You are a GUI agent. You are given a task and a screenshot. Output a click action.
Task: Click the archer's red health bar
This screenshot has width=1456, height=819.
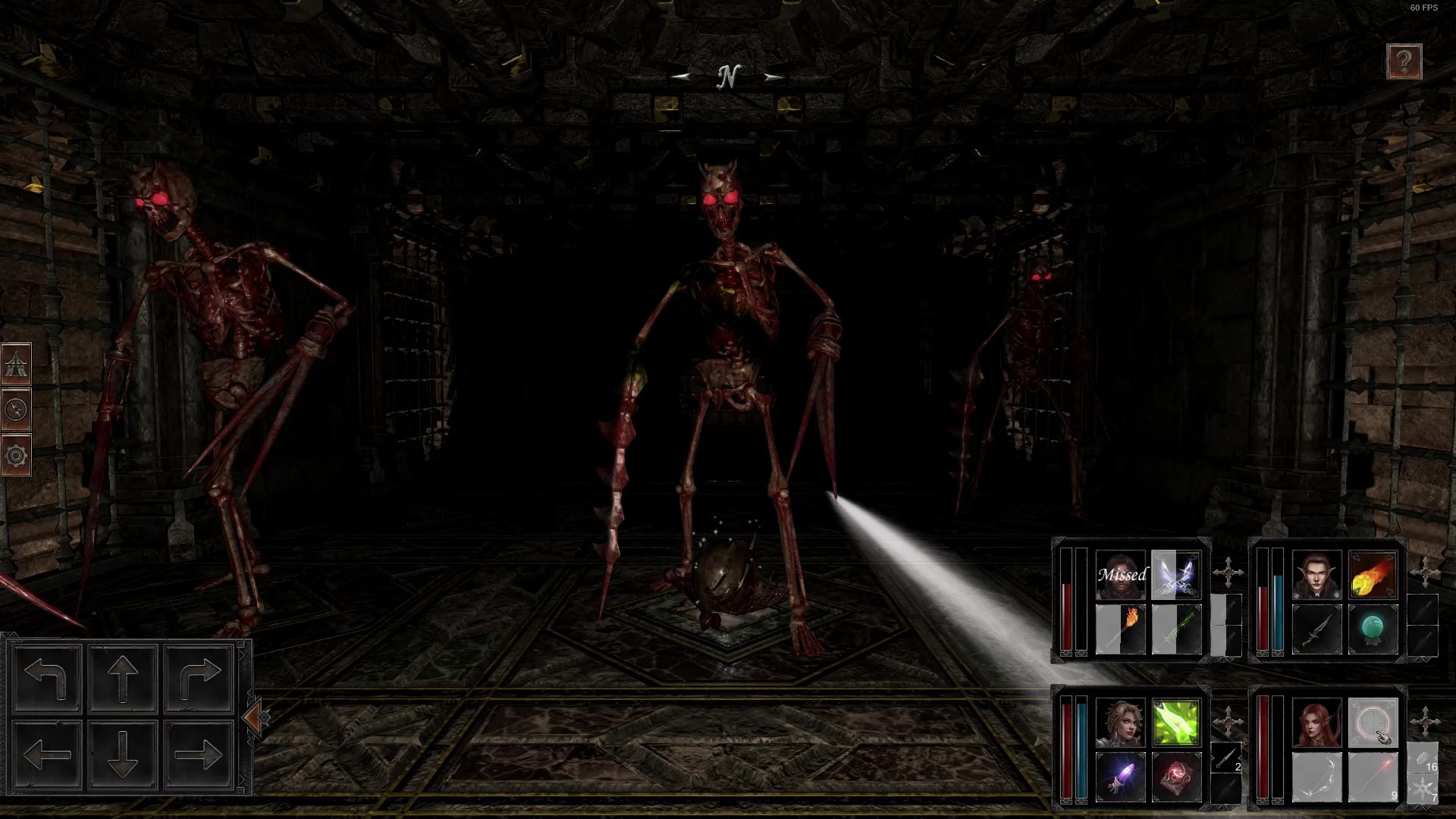(x=1263, y=748)
